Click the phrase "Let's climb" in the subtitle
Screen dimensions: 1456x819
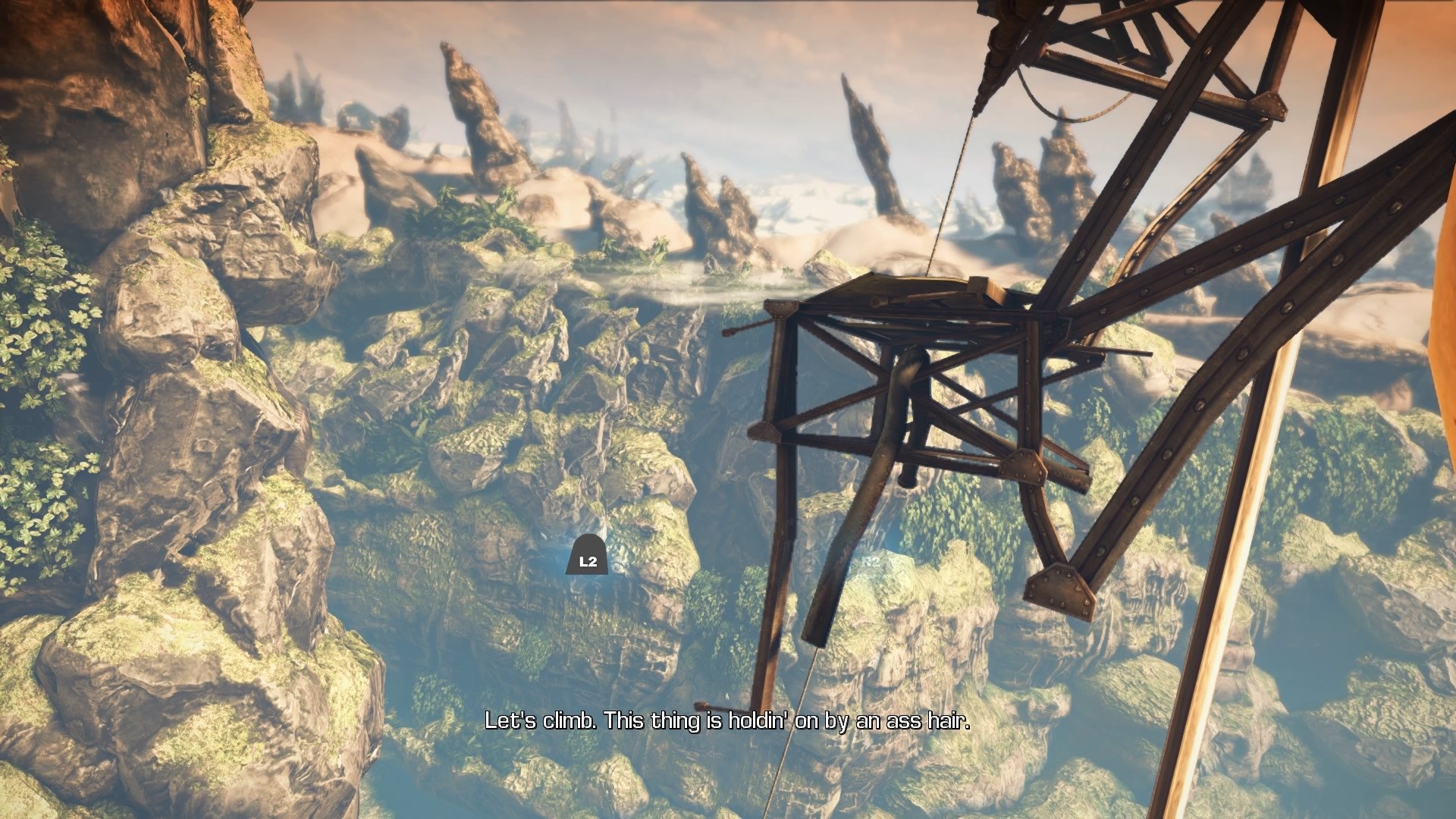point(540,724)
